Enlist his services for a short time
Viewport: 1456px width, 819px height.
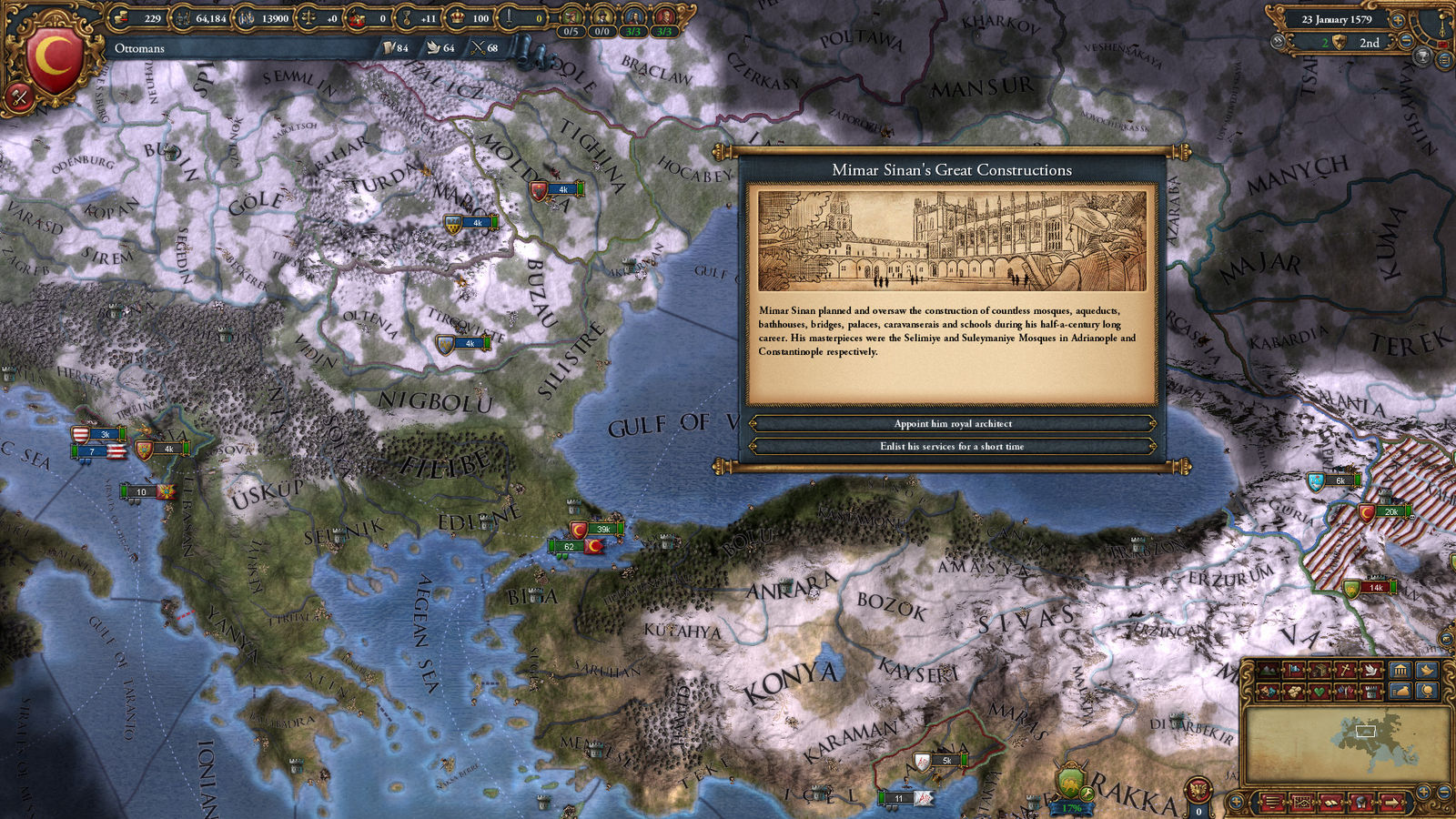point(952,446)
